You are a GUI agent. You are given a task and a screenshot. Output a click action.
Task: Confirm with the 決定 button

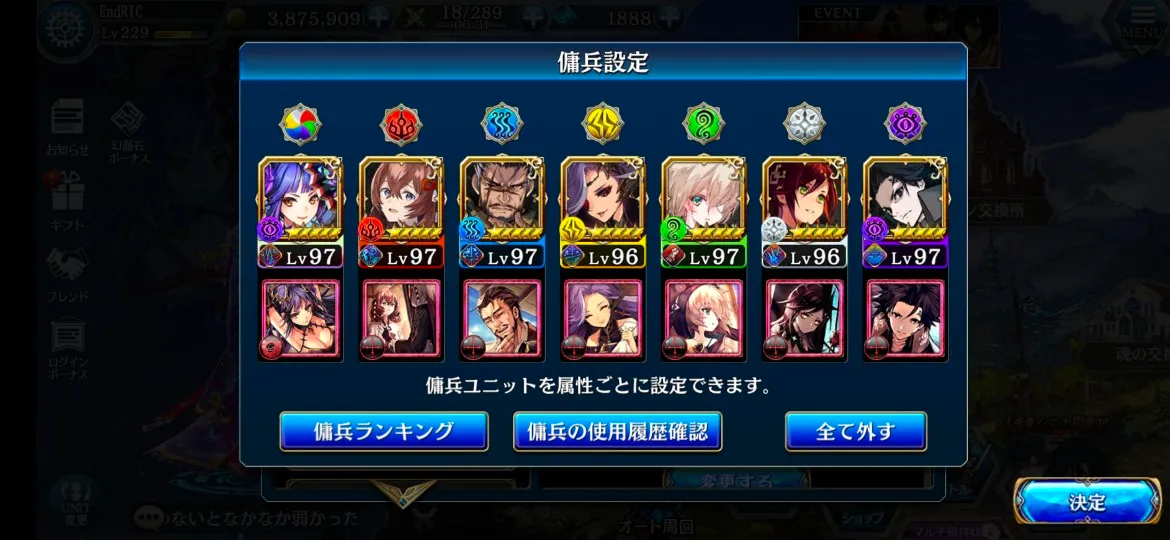[x=1086, y=502]
